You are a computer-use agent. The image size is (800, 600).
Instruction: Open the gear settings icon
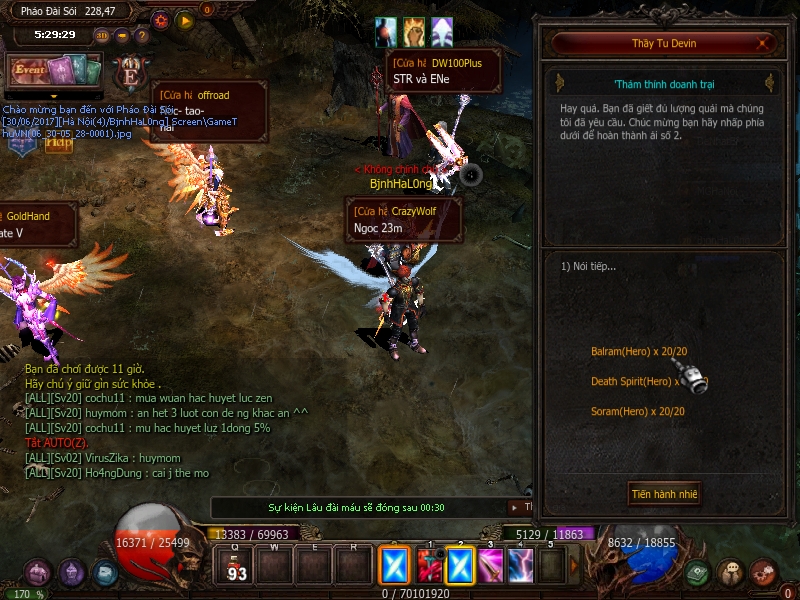click(160, 19)
